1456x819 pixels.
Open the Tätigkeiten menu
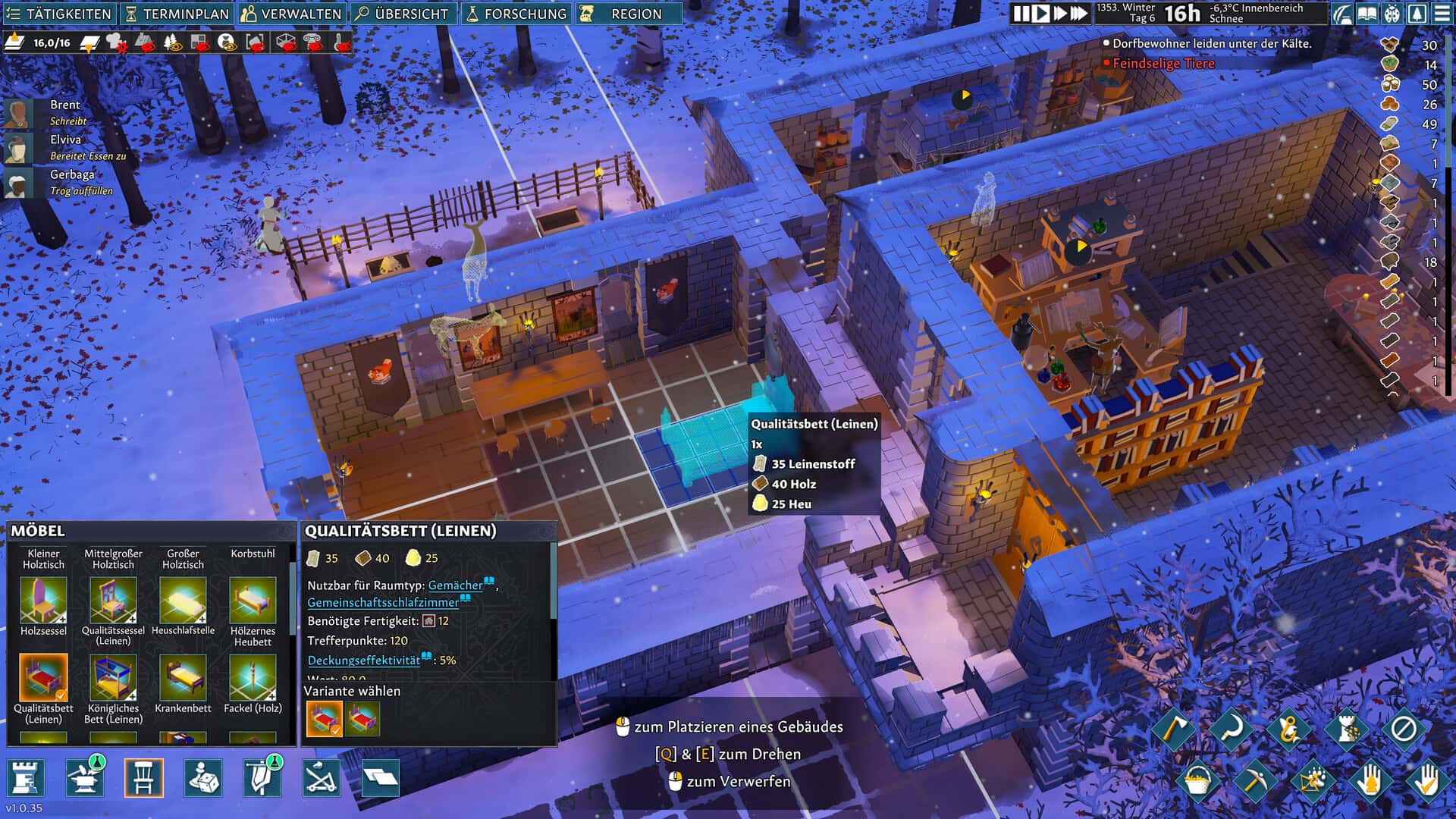point(59,14)
